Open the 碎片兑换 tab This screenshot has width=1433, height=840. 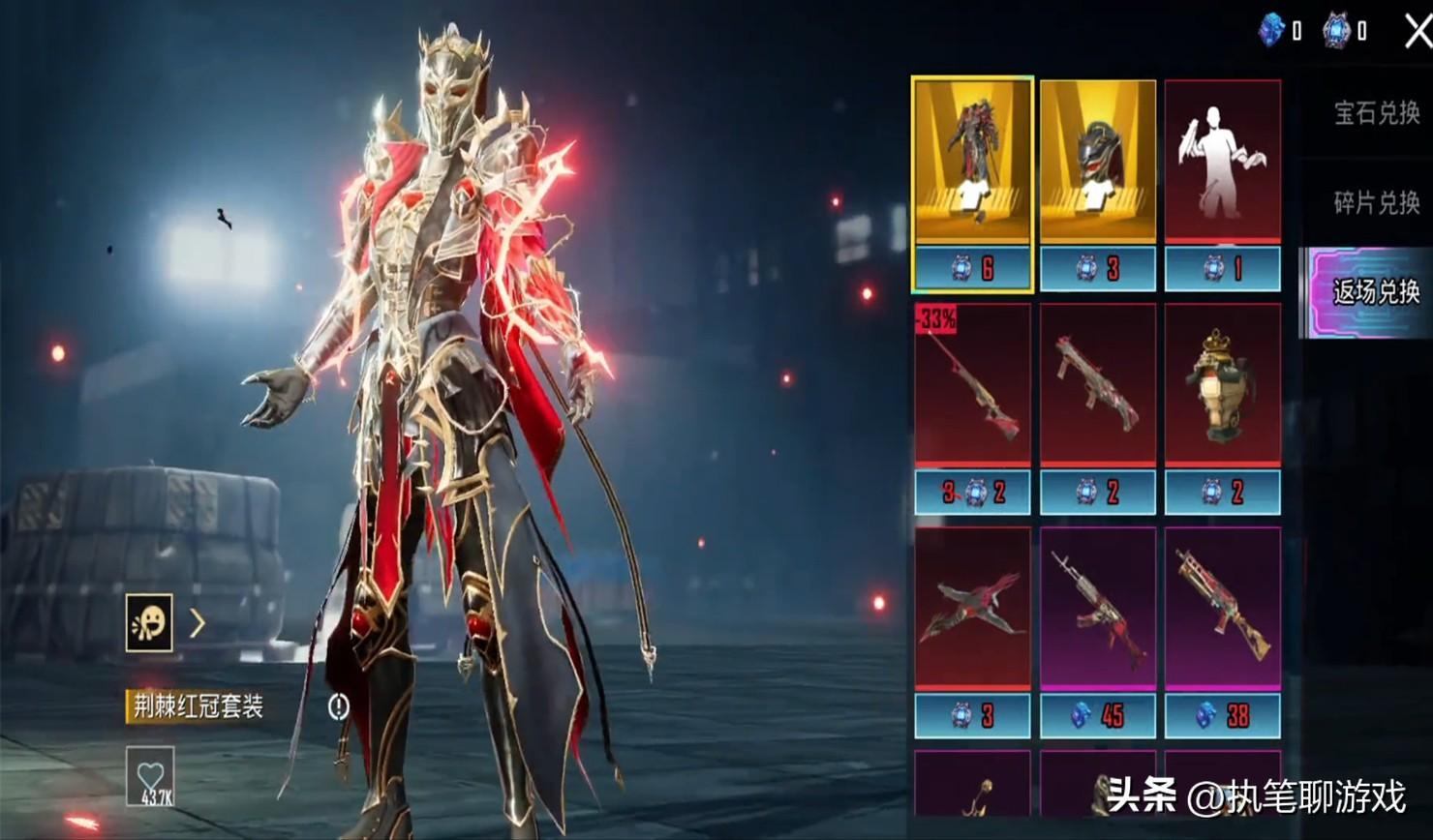[x=1375, y=202]
